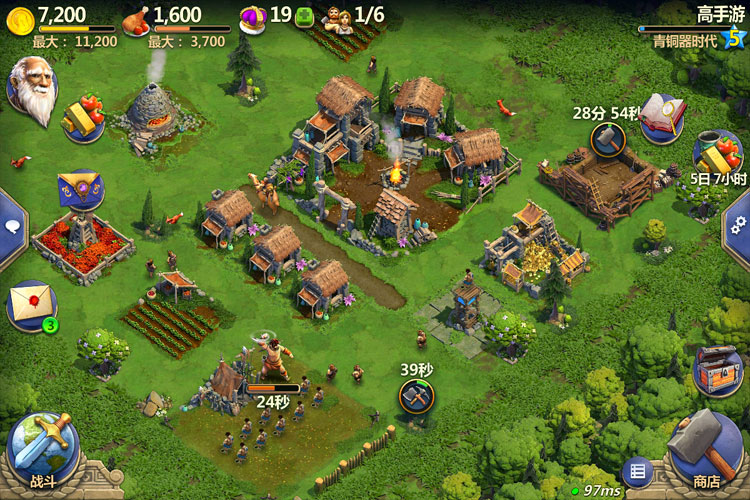Open the level 5 player badge
The height and width of the screenshot is (500, 750).
click(x=735, y=37)
